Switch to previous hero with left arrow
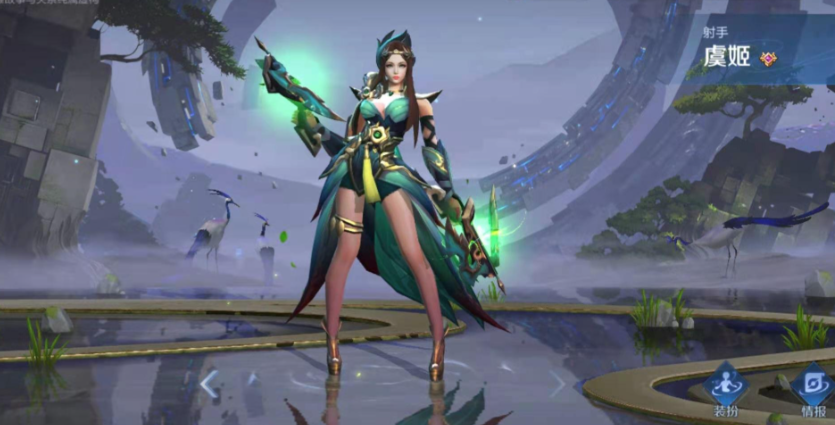The height and width of the screenshot is (425, 835). click(209, 383)
